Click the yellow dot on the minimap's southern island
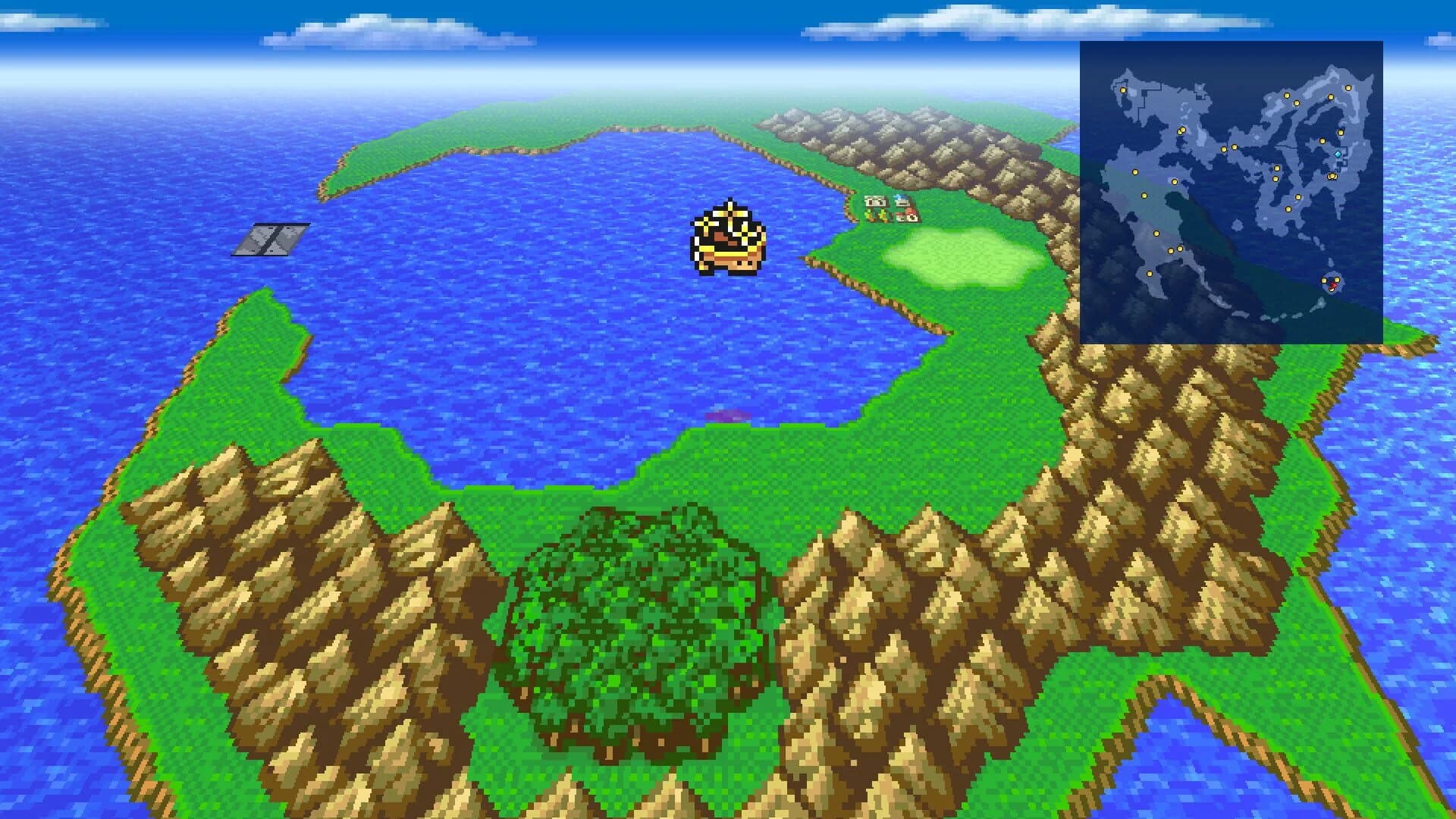The image size is (1456, 819). pos(1324,281)
